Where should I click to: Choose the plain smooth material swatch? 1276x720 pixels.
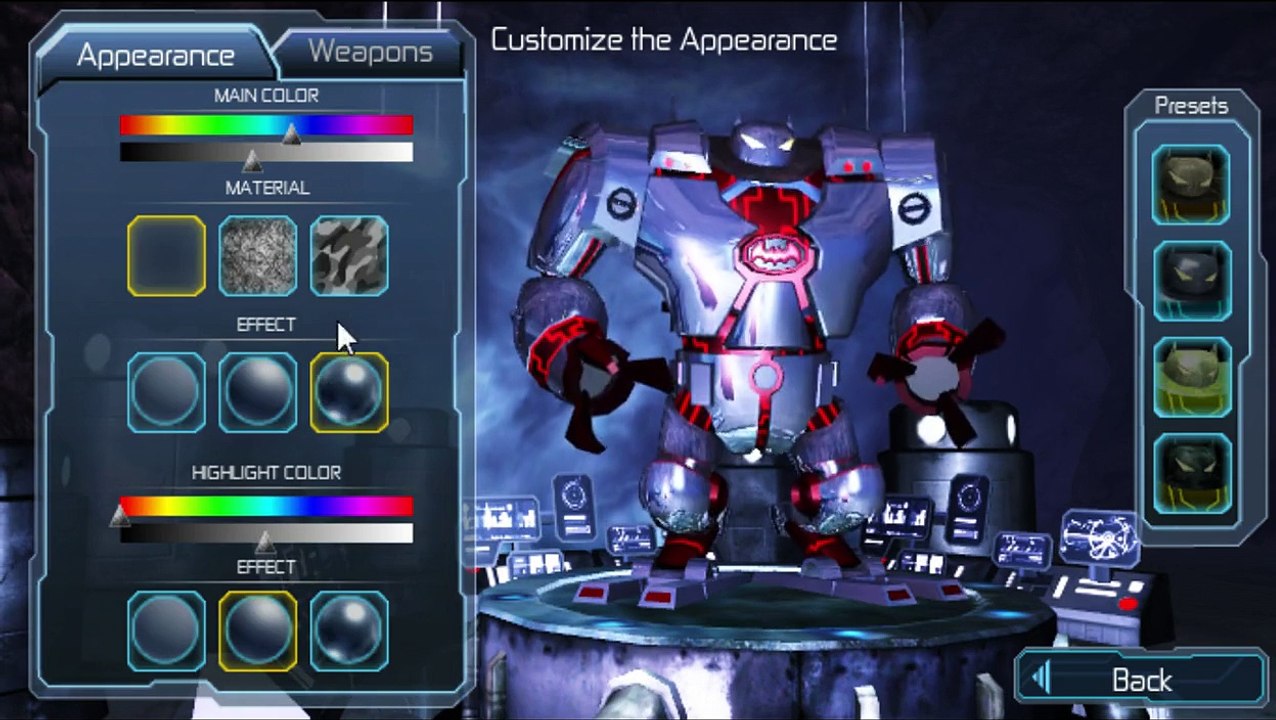click(x=167, y=256)
